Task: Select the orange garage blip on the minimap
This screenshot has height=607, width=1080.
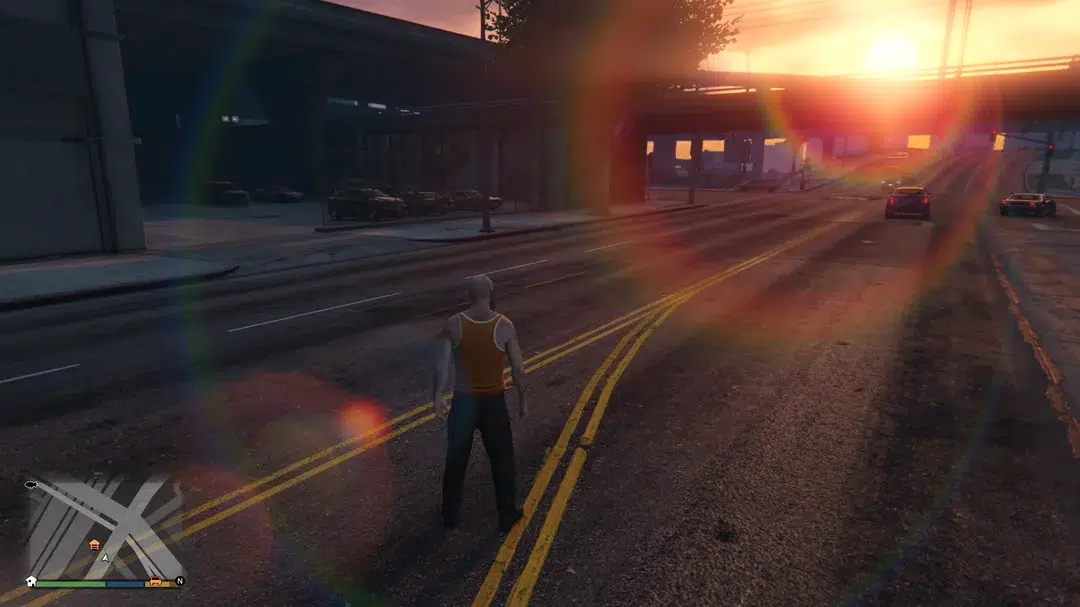Action: click(x=95, y=545)
